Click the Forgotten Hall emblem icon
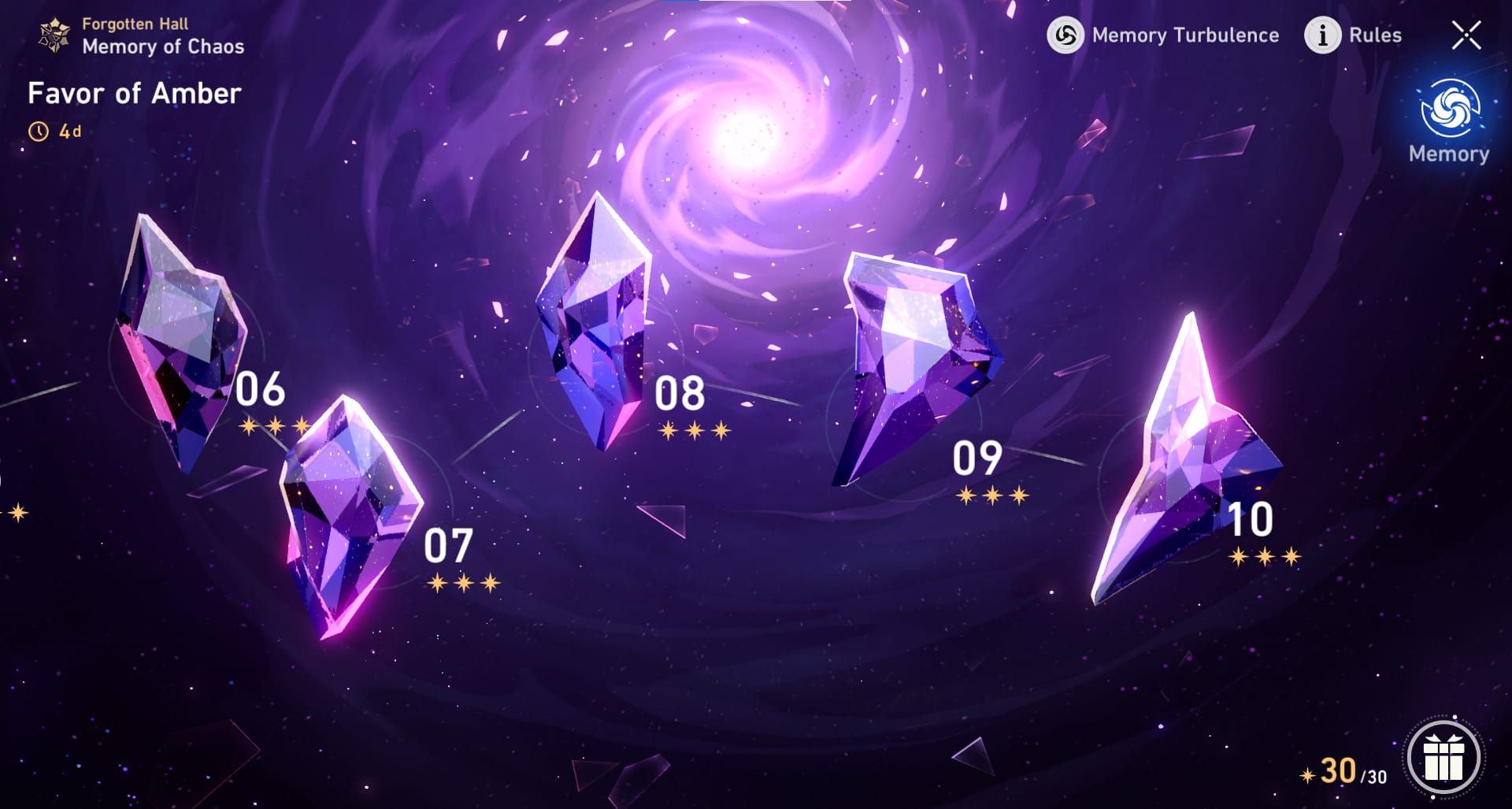Viewport: 1512px width, 809px height. (x=53, y=35)
